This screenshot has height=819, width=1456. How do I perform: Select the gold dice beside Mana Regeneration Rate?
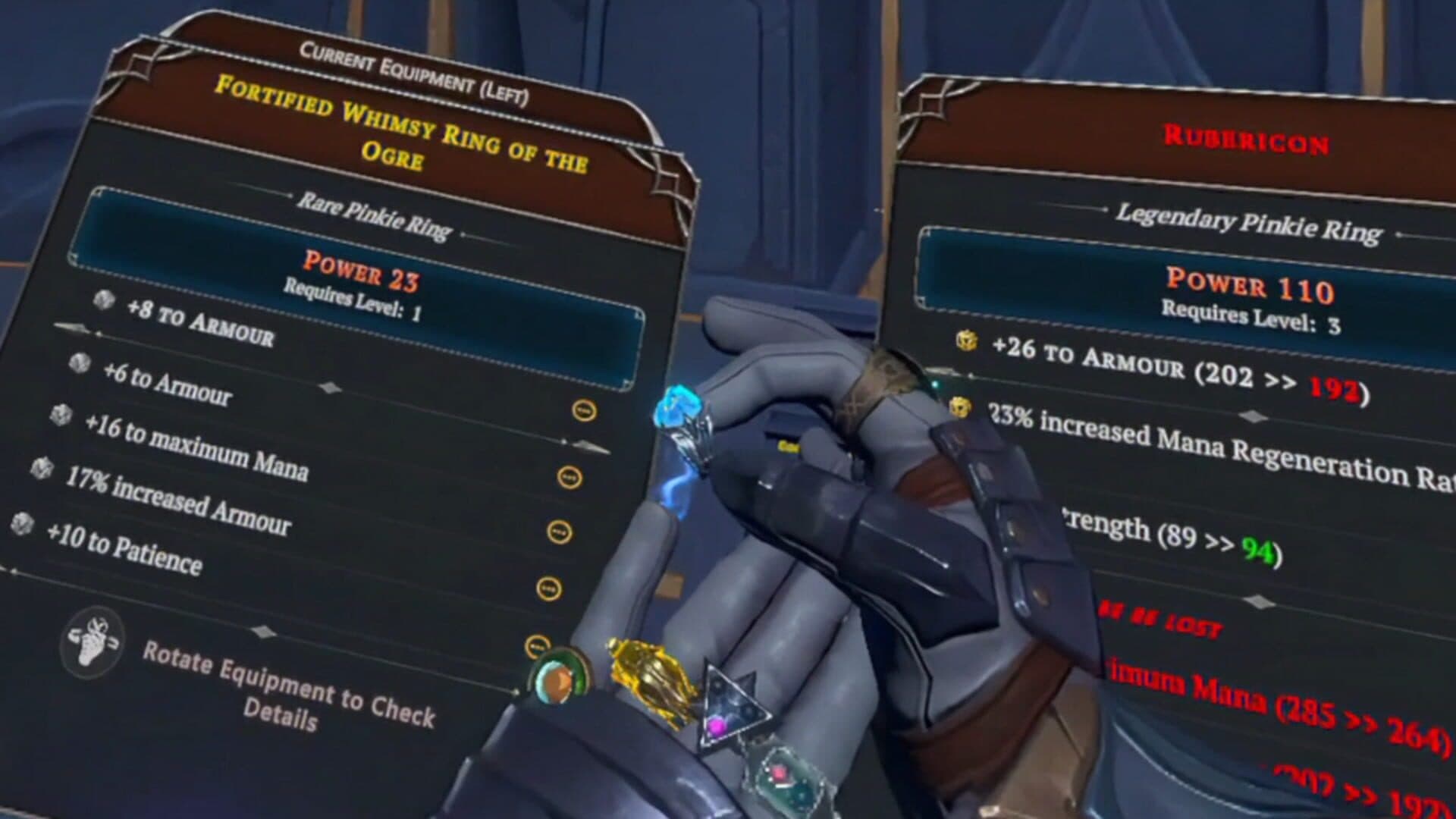(x=960, y=407)
